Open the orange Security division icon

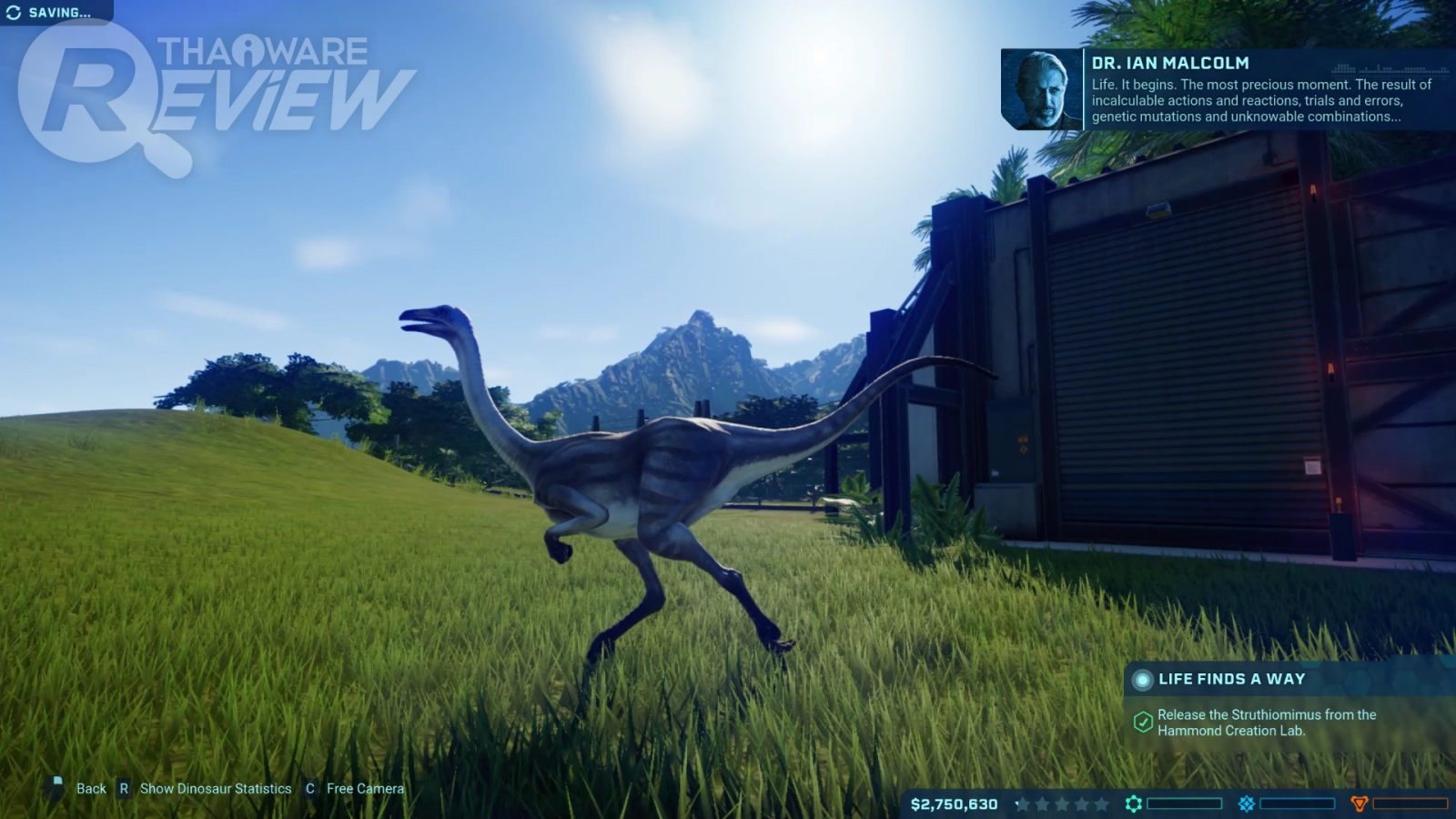(1360, 804)
